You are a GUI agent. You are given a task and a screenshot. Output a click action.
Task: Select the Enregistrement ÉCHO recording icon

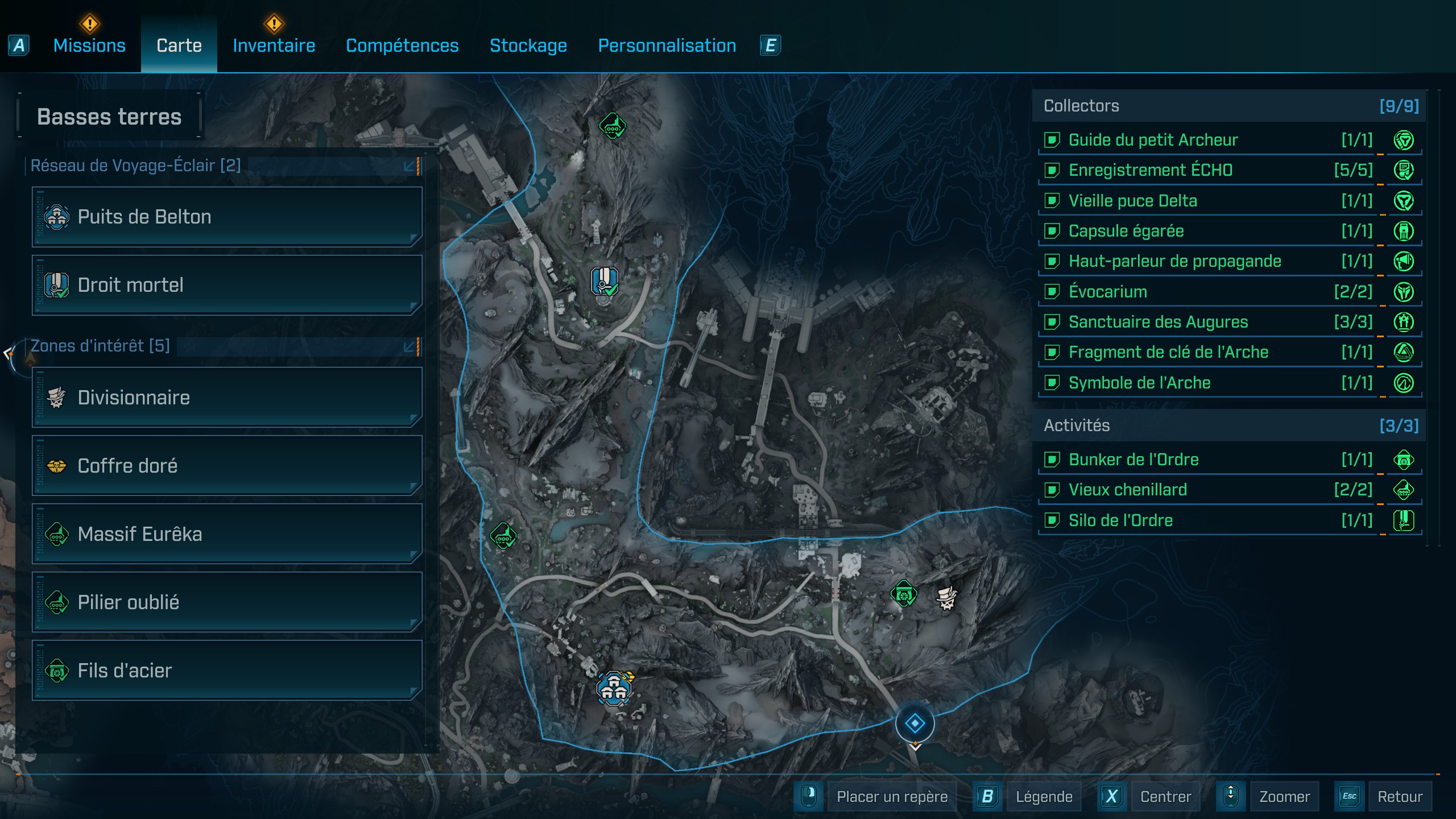click(1405, 170)
